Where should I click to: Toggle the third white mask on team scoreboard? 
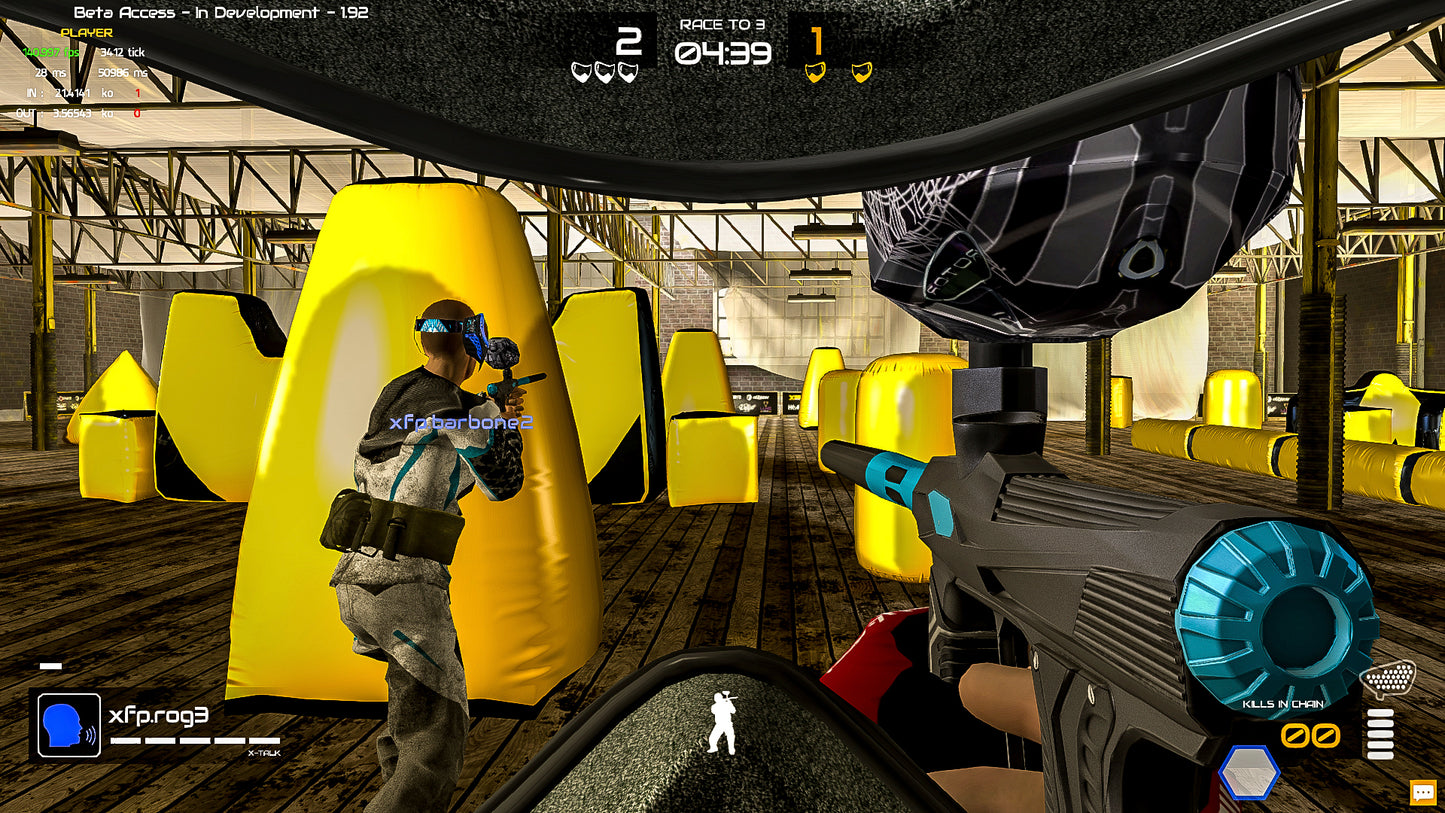click(x=628, y=72)
